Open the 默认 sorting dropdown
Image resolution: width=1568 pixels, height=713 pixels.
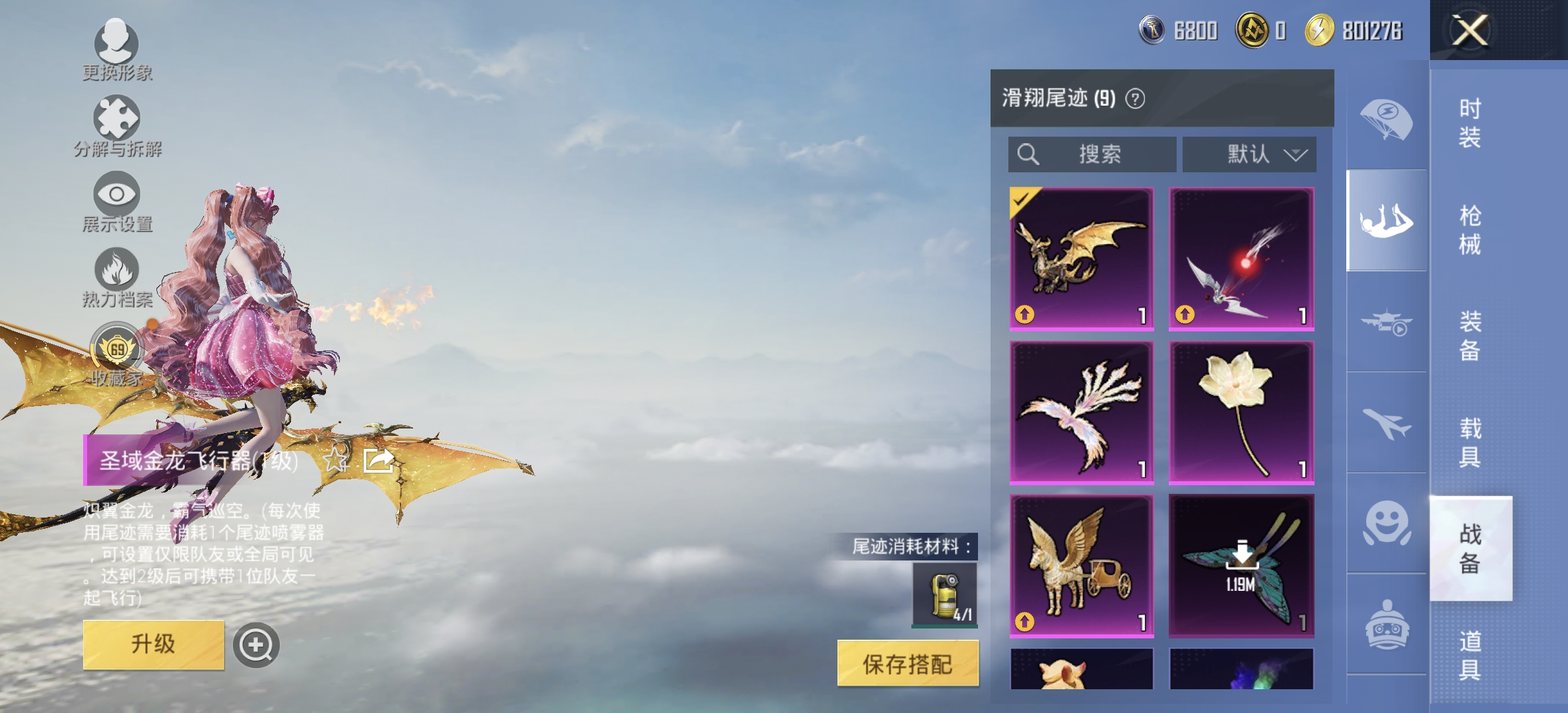(x=1249, y=154)
